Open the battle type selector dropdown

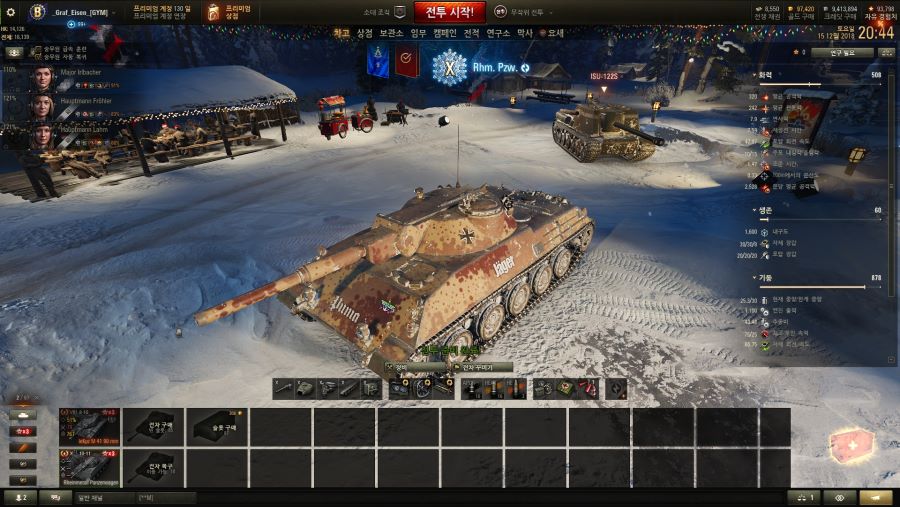click(x=526, y=12)
